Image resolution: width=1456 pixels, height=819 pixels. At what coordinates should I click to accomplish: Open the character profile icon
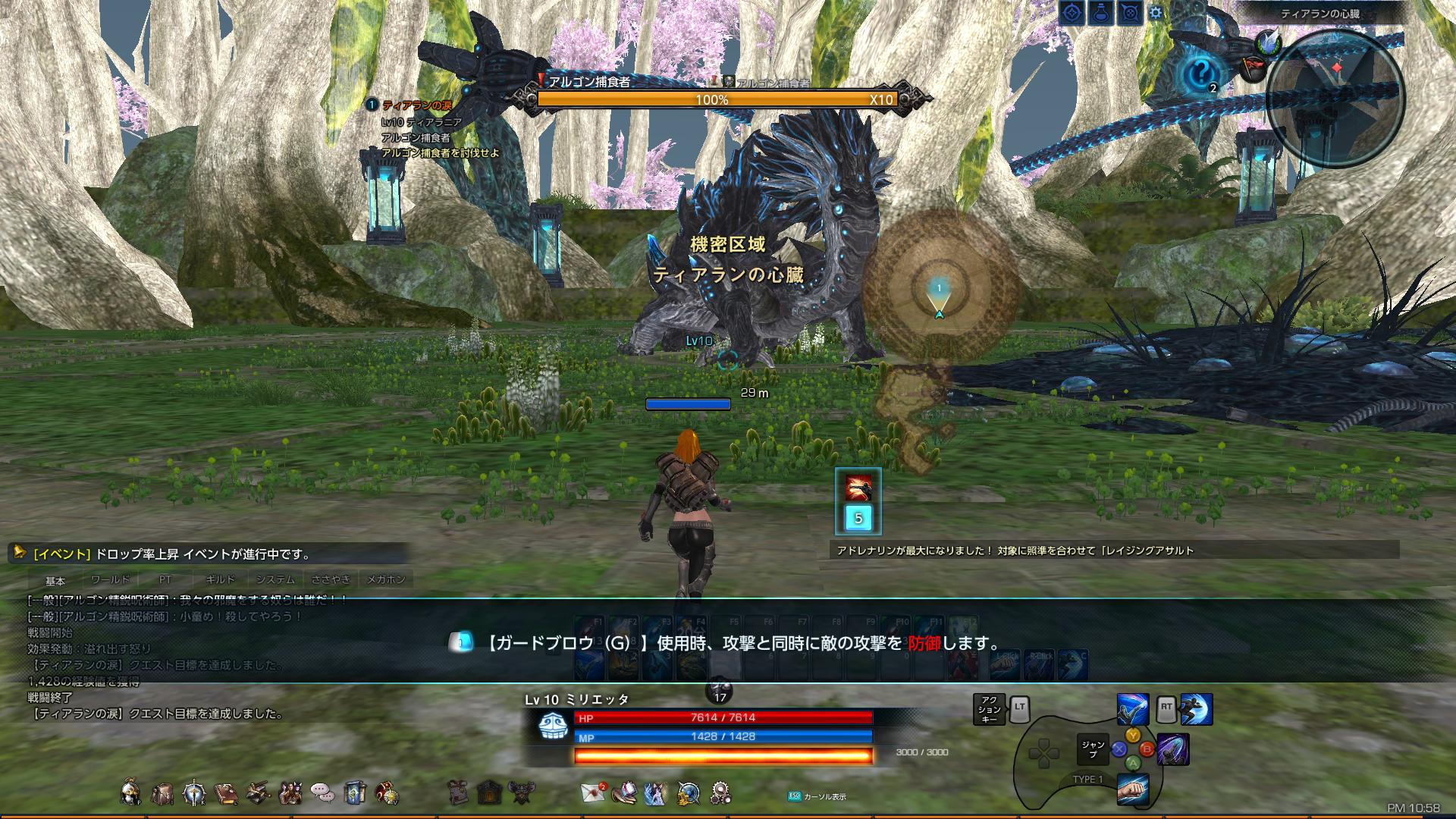[x=130, y=794]
